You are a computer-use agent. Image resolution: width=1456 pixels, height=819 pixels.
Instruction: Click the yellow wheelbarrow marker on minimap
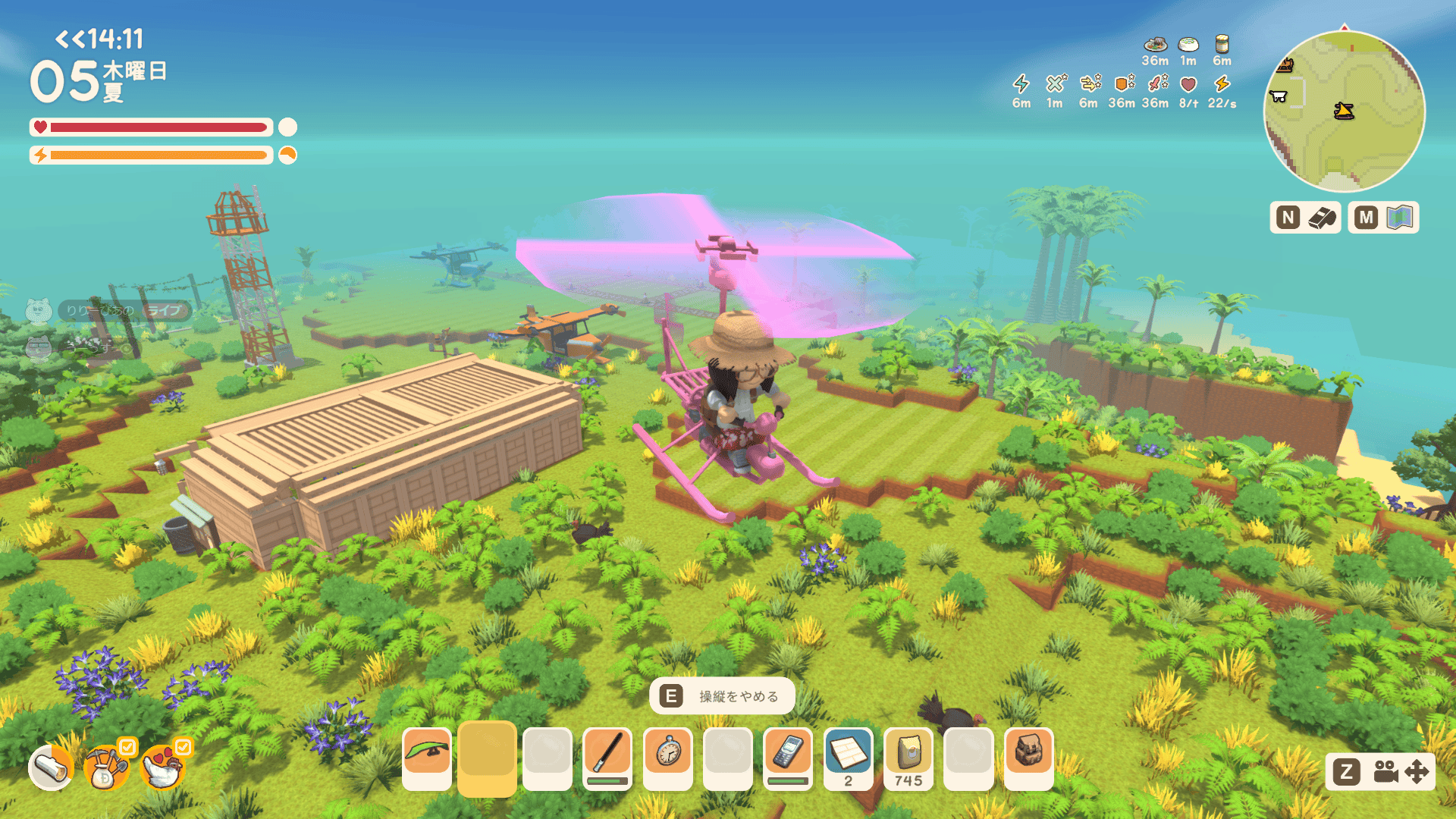[1344, 111]
